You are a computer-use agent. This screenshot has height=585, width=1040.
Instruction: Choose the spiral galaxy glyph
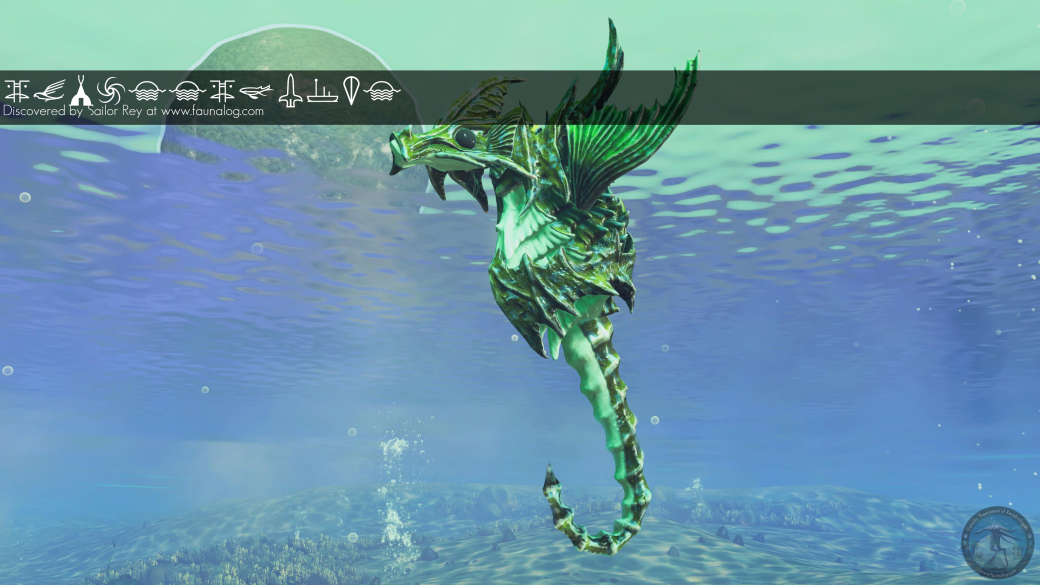click(111, 92)
